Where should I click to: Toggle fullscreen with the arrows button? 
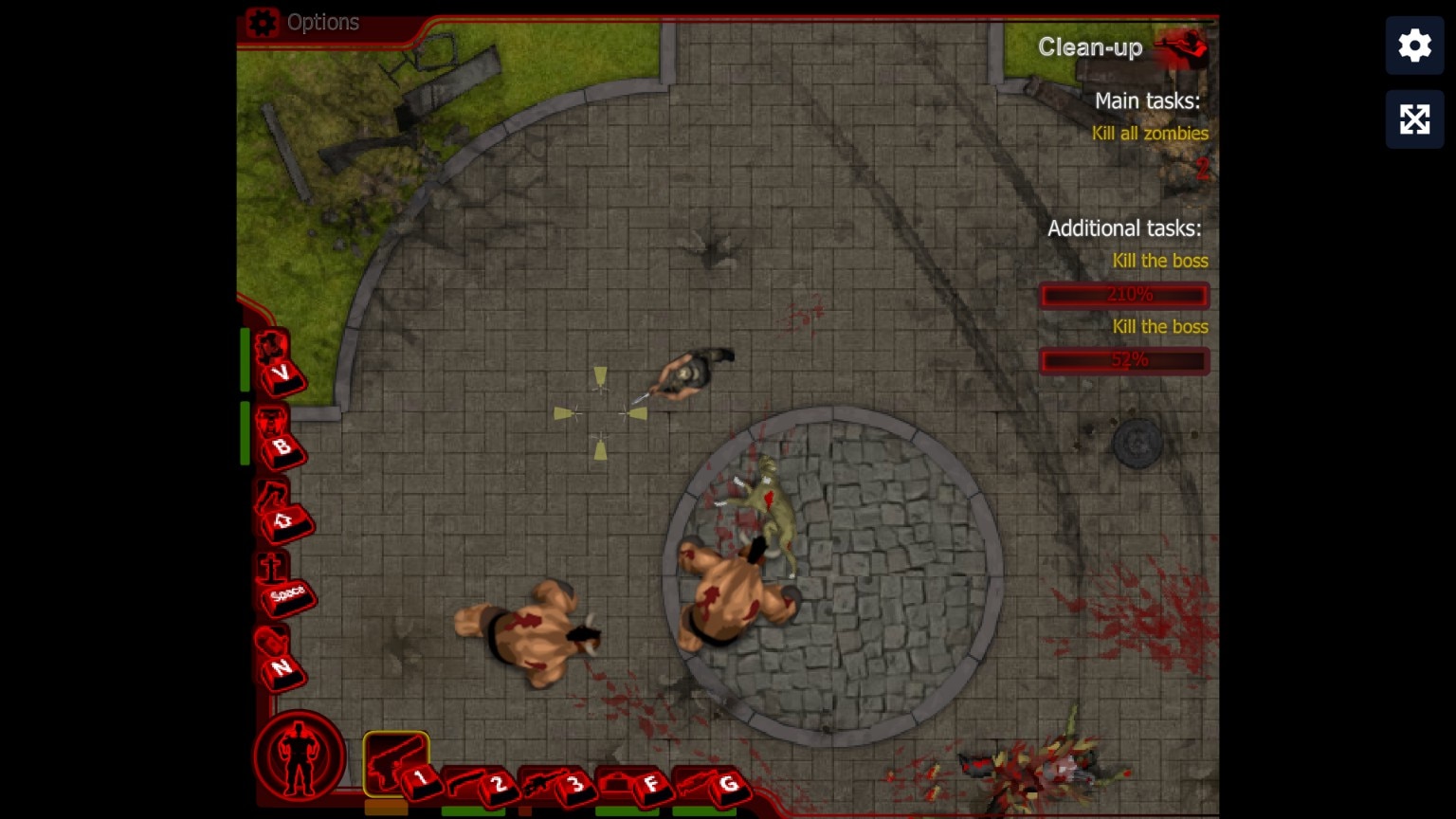1414,119
